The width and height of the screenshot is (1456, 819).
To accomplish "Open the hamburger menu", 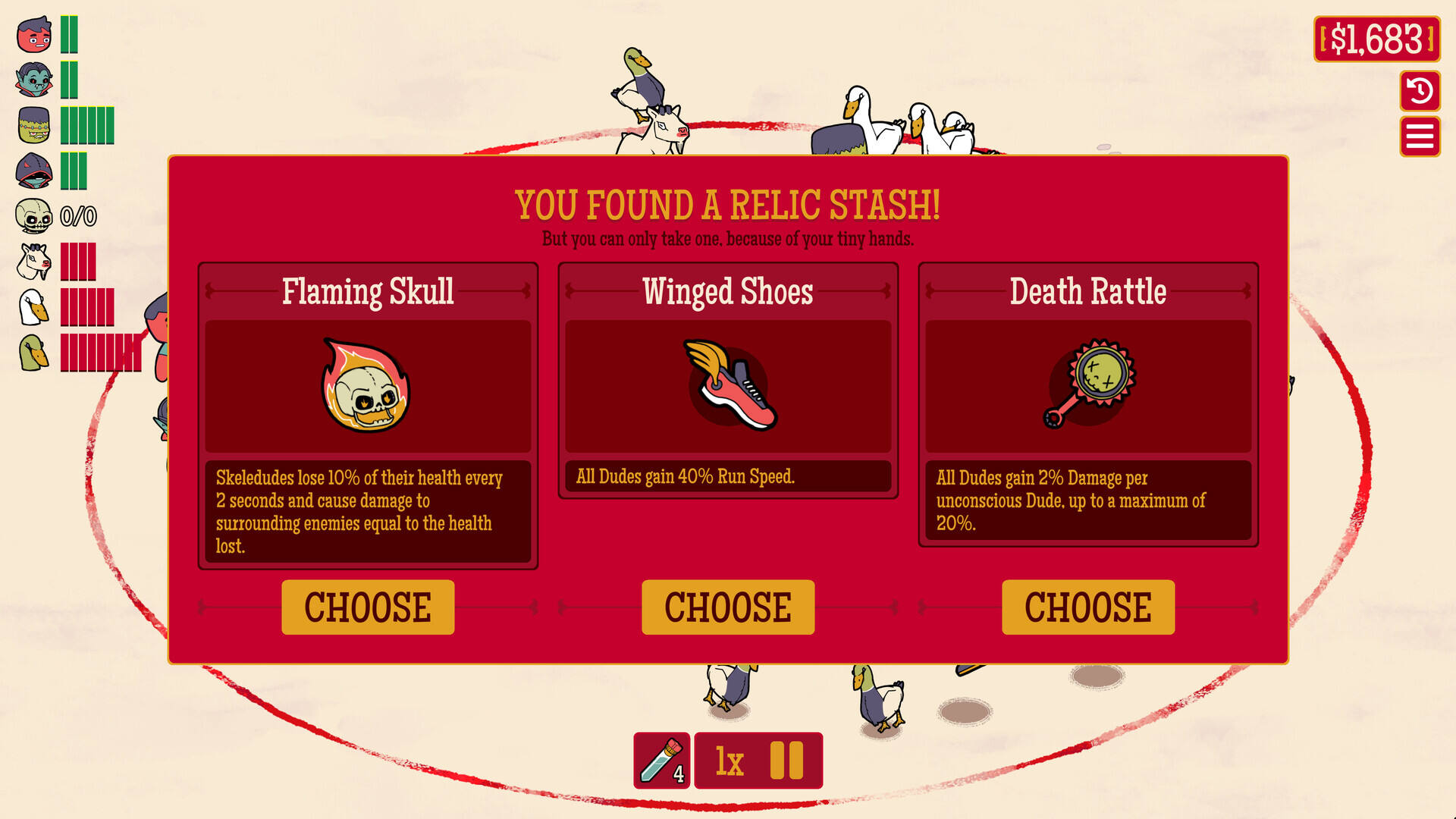I will (1420, 137).
